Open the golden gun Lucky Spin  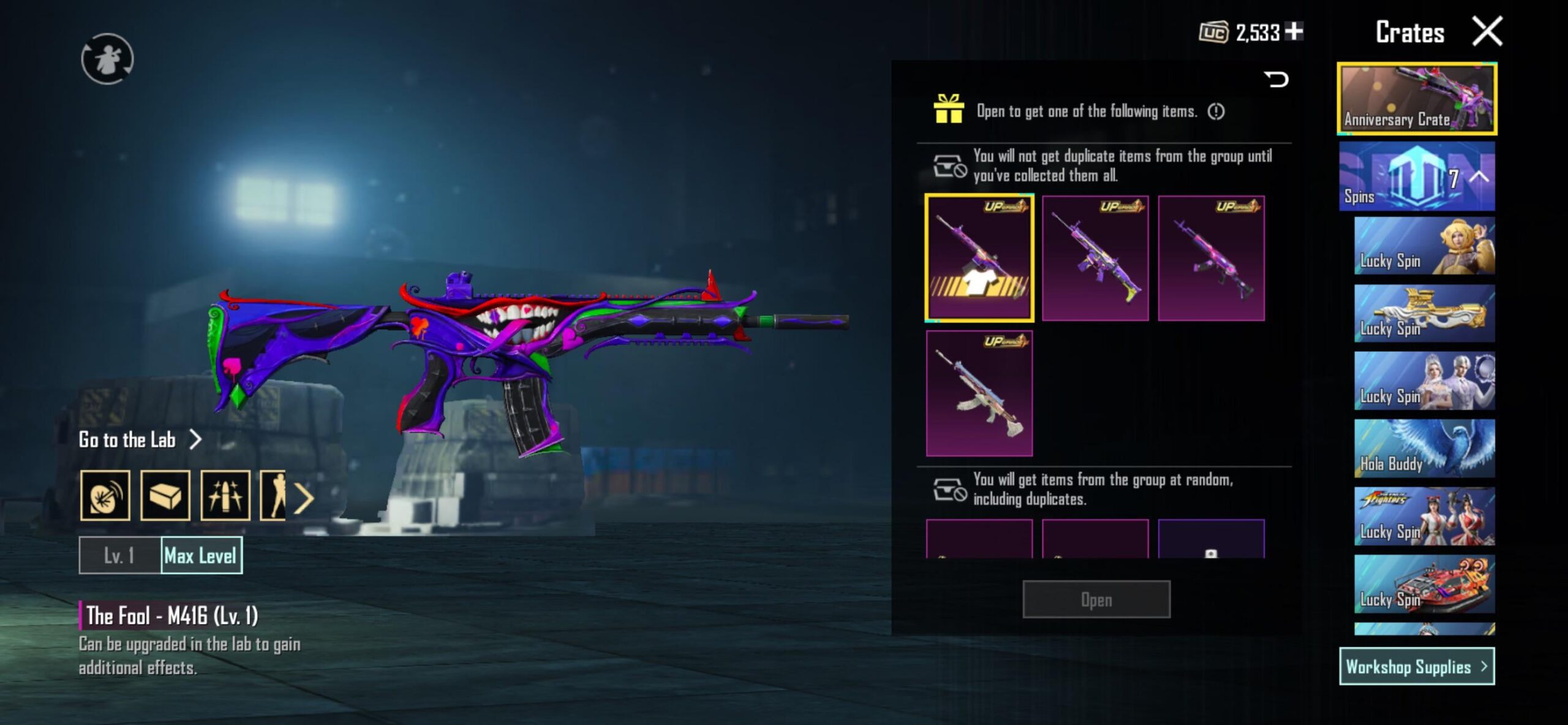[1424, 313]
